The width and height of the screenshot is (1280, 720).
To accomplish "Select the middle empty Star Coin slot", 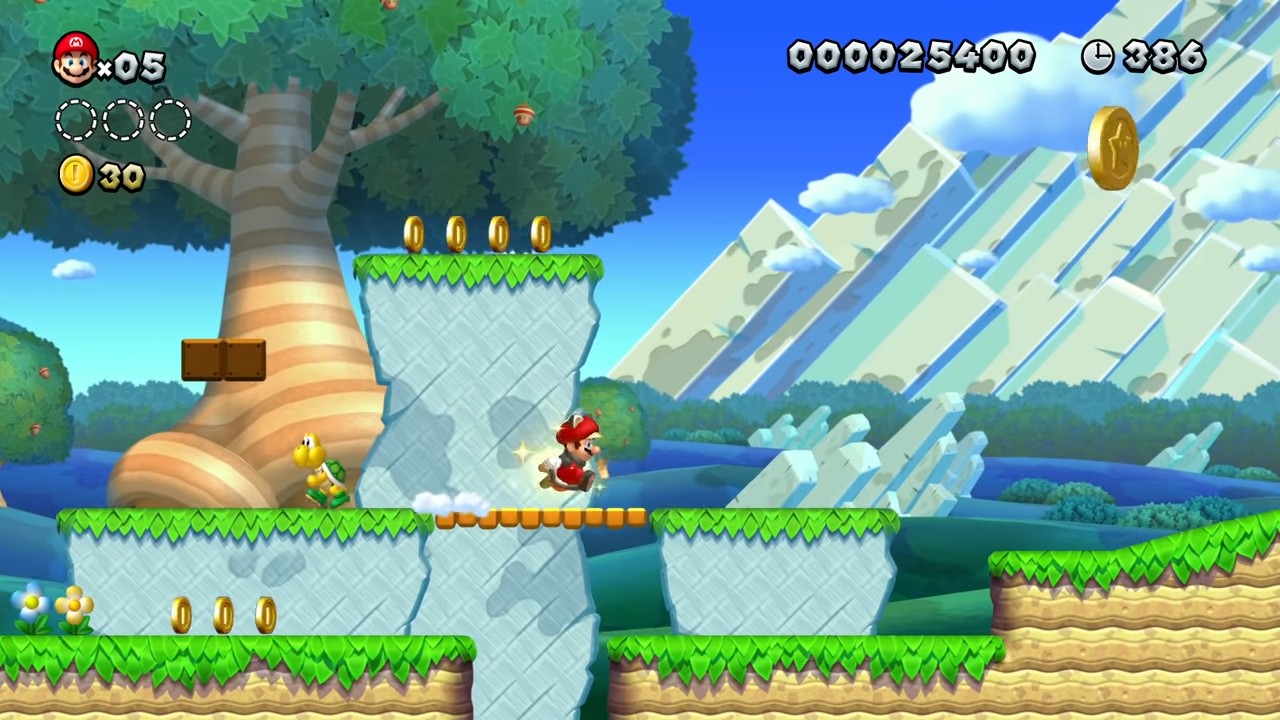I will coord(122,120).
